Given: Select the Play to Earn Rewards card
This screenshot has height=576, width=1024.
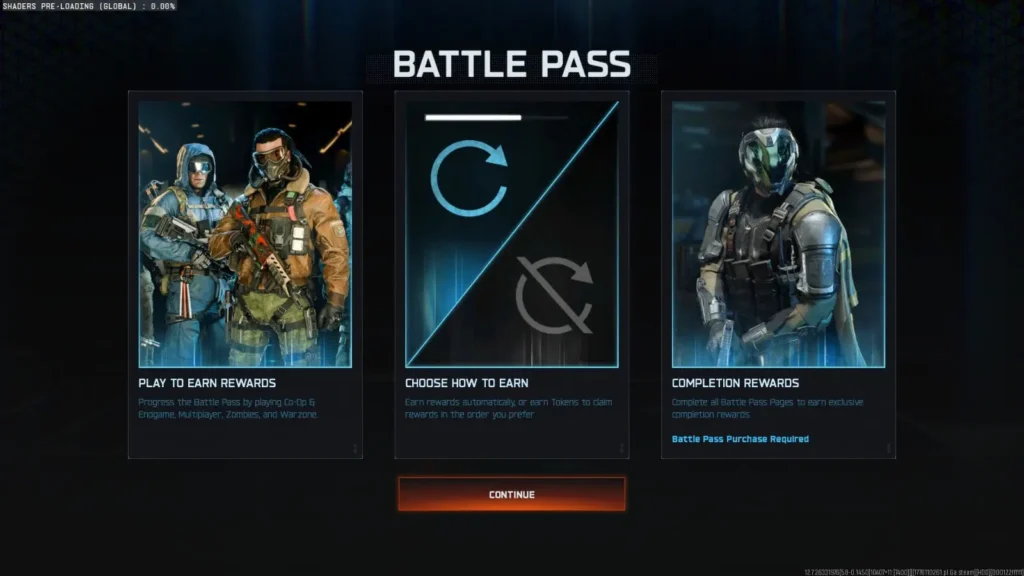Looking at the screenshot, I should click(x=245, y=274).
